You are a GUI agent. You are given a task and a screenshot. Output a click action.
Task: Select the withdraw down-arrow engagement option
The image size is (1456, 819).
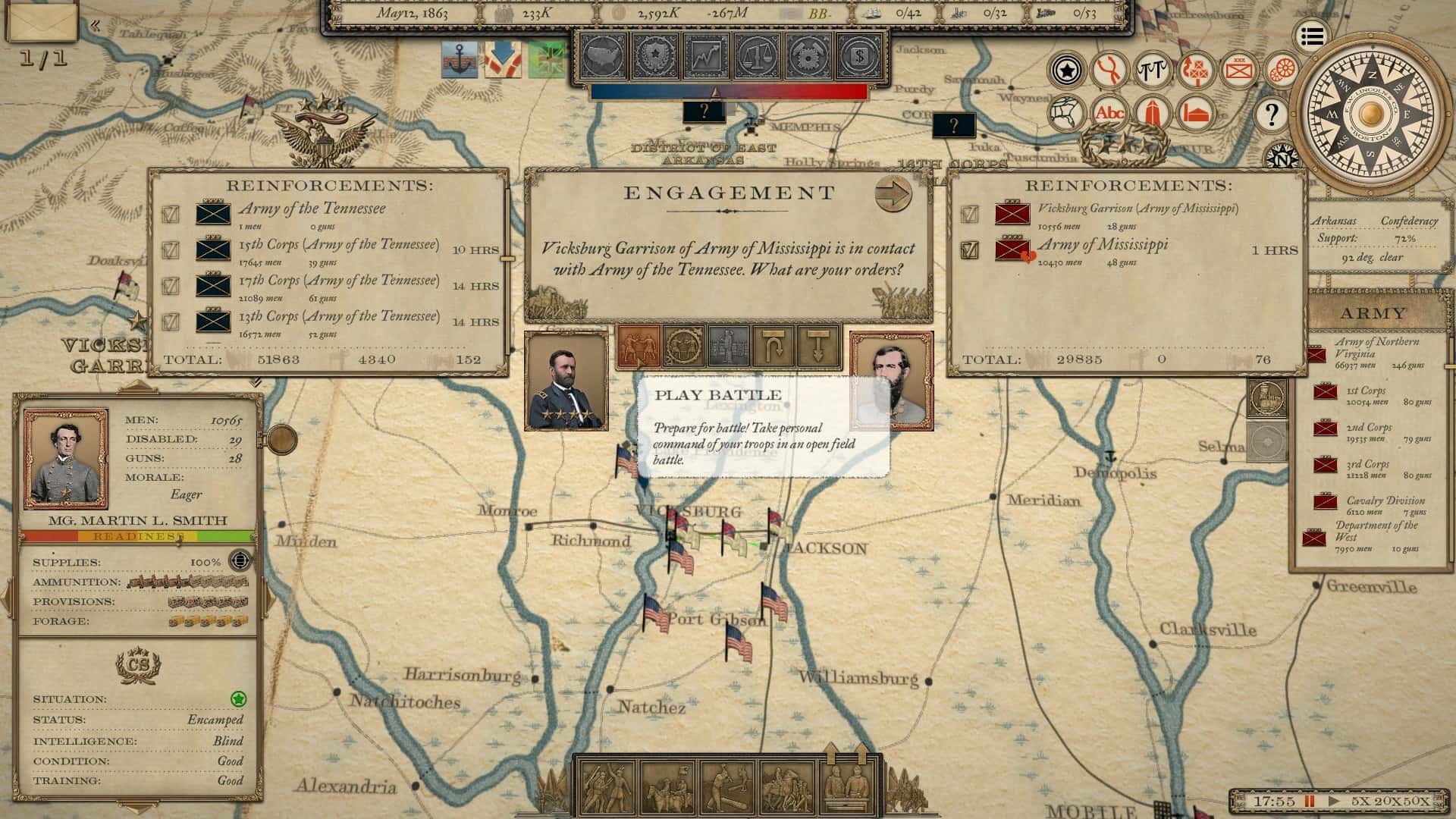817,347
